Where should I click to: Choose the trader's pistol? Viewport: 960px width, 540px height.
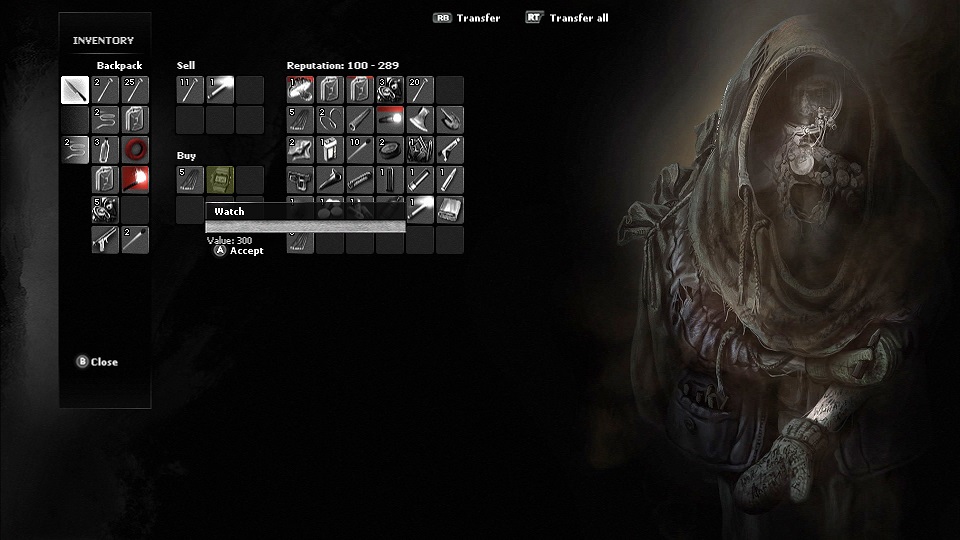[x=300, y=180]
